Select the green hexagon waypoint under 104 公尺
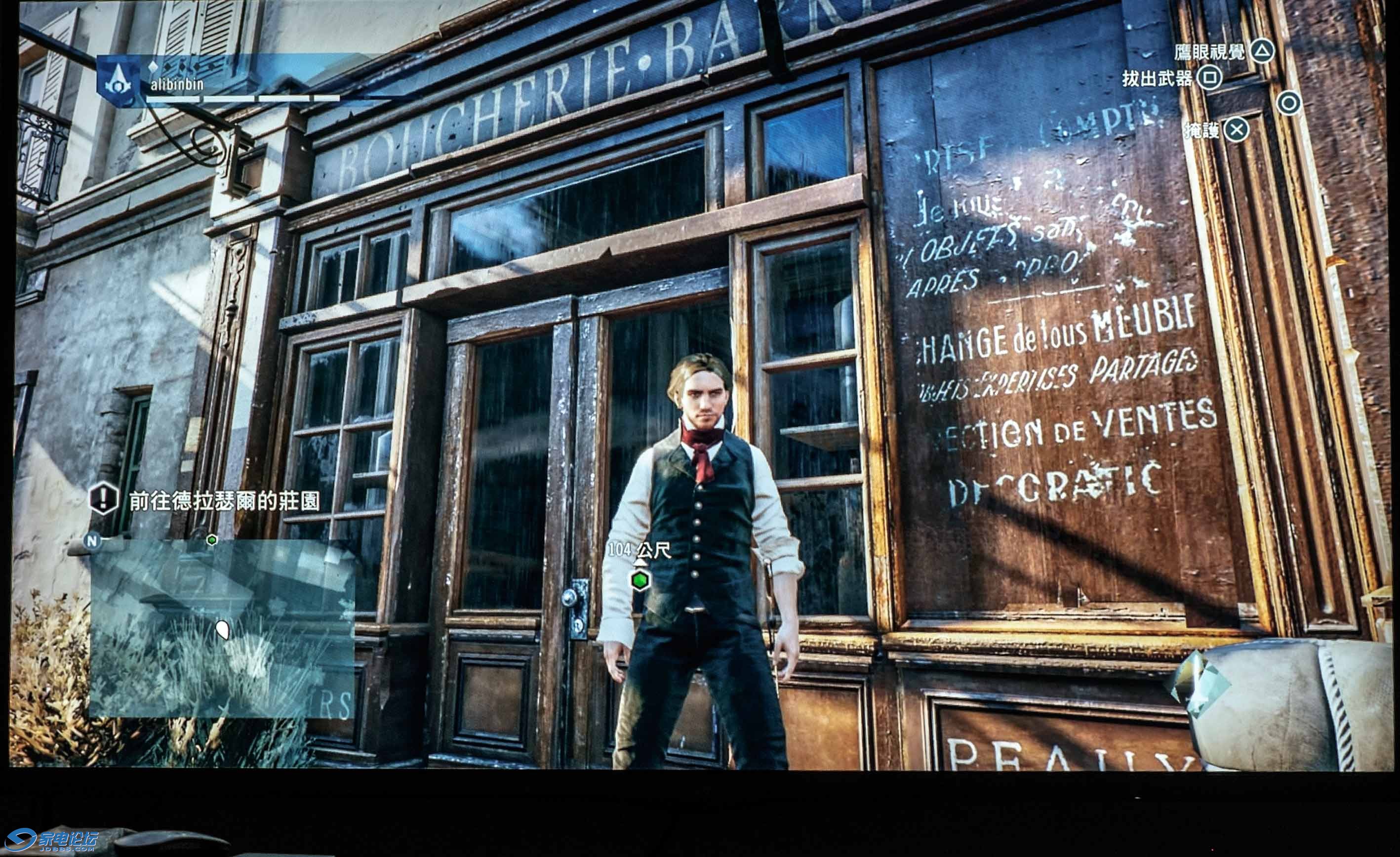Screen dimensions: 1400x857 coord(640,580)
